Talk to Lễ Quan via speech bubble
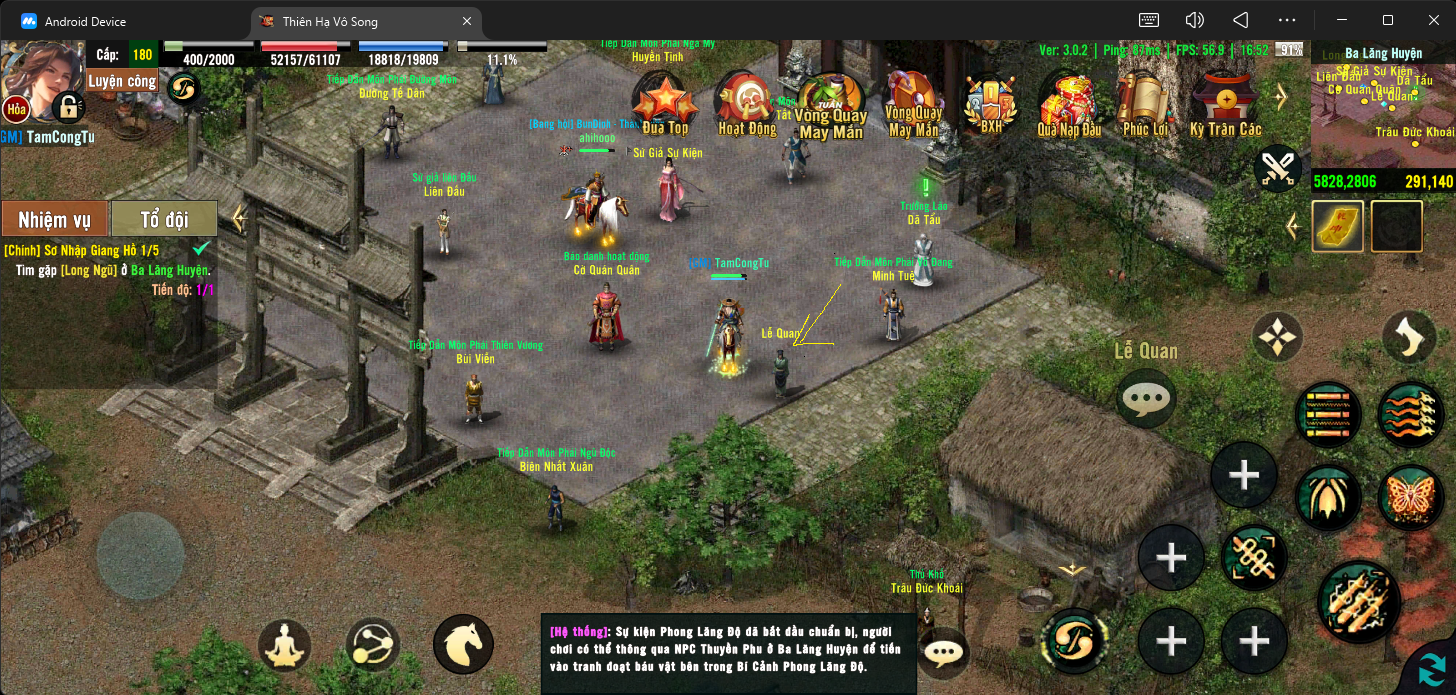This screenshot has height=695, width=1456. (1146, 399)
